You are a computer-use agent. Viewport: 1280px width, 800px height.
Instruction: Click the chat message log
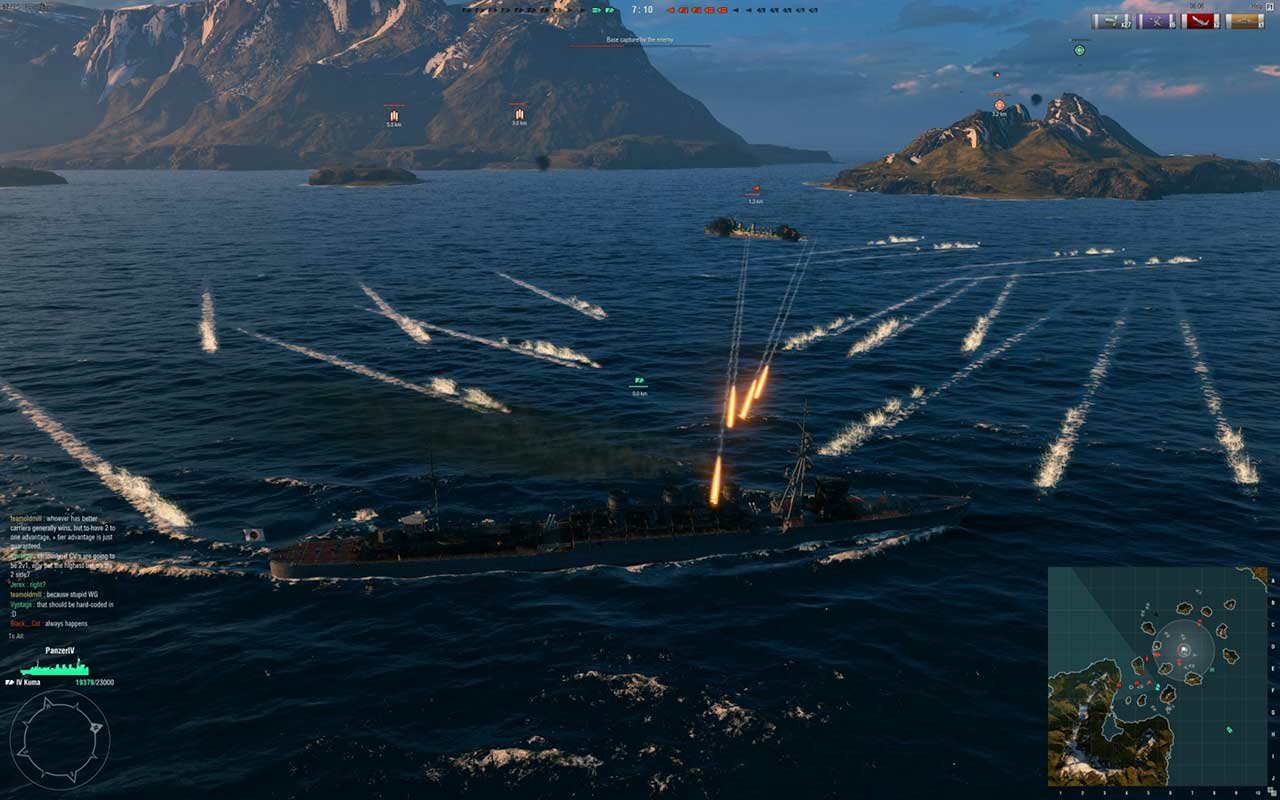point(62,570)
